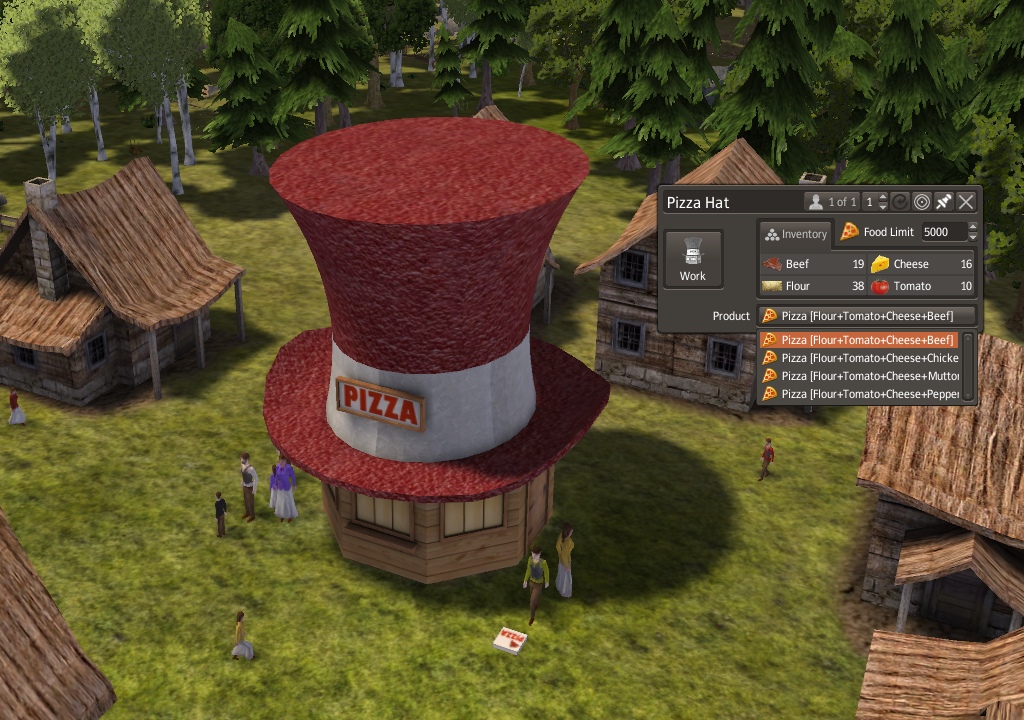1024x720 pixels.
Task: Adjust the worker count stepper
Action: (x=883, y=202)
